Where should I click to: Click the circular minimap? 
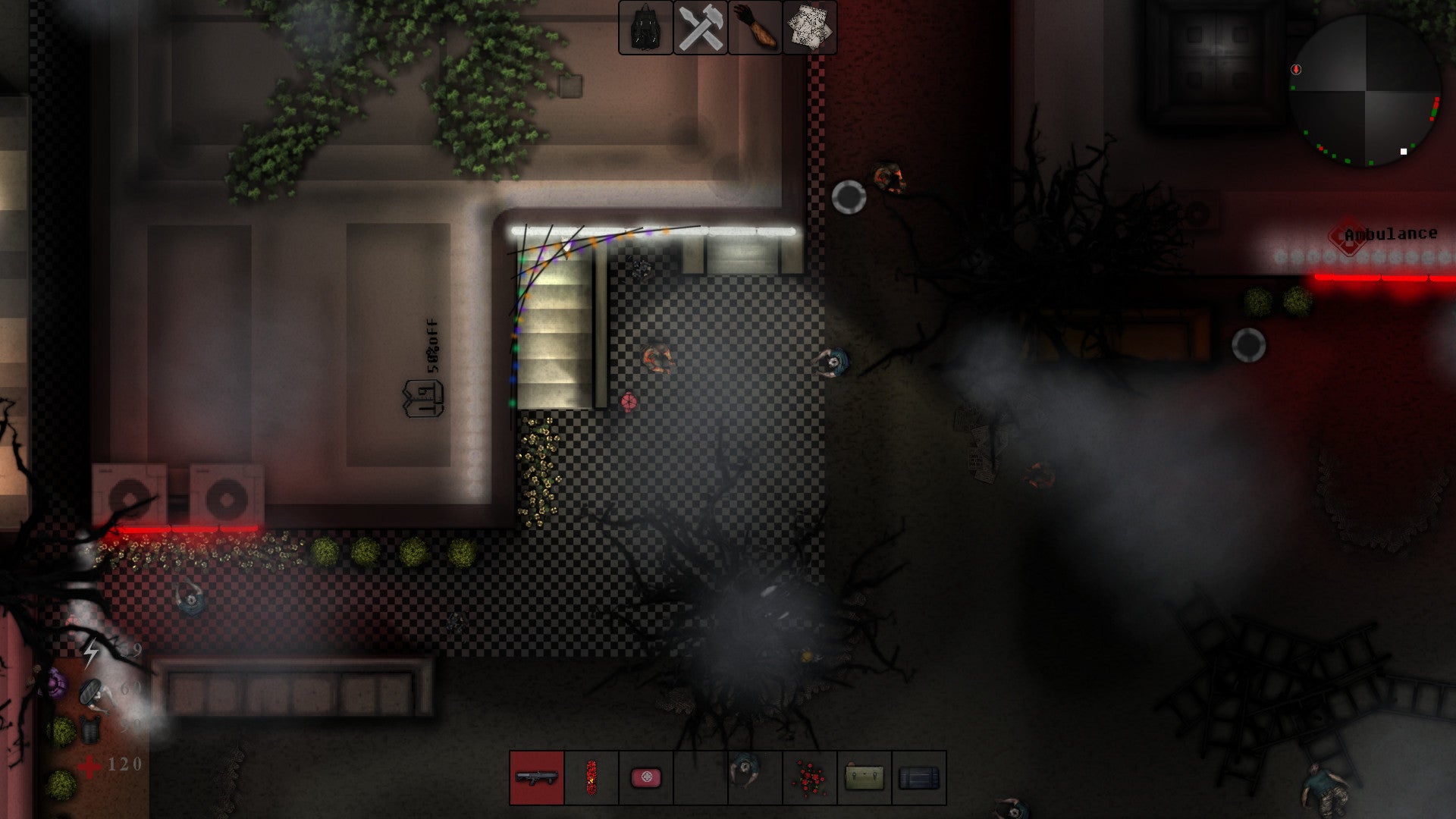tap(1365, 91)
